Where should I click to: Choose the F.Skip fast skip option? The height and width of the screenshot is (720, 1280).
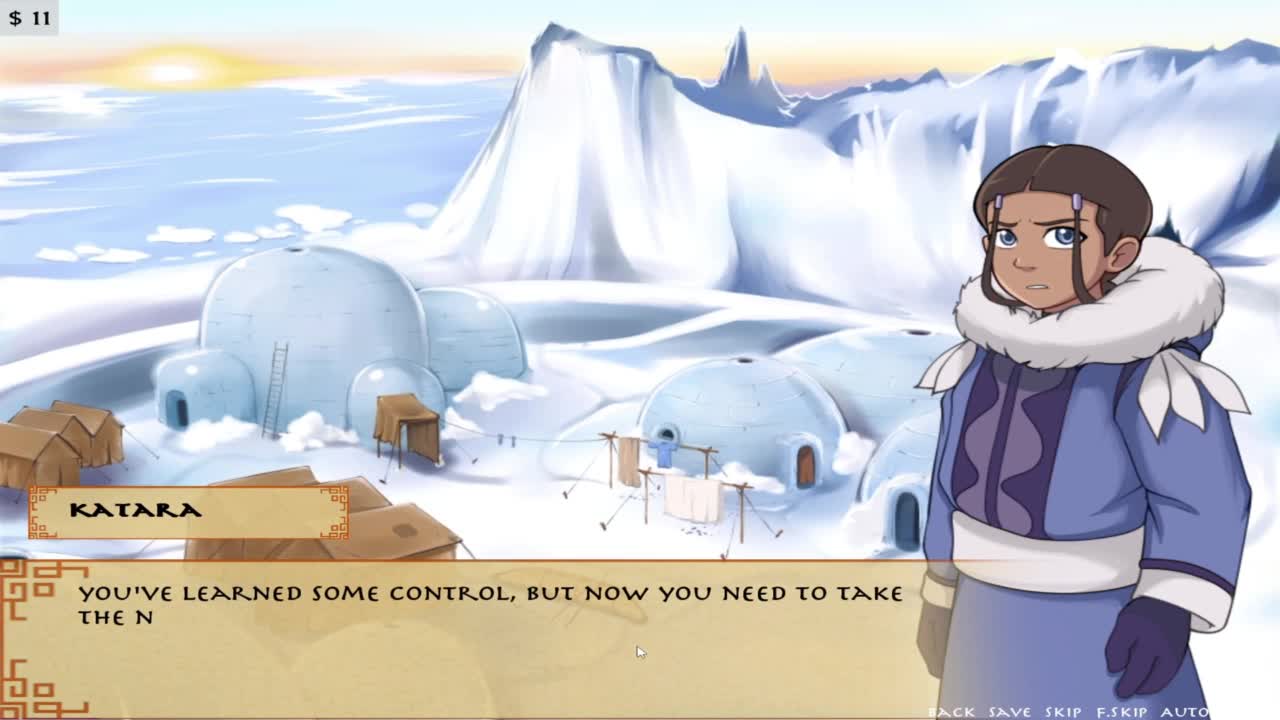point(1122,712)
